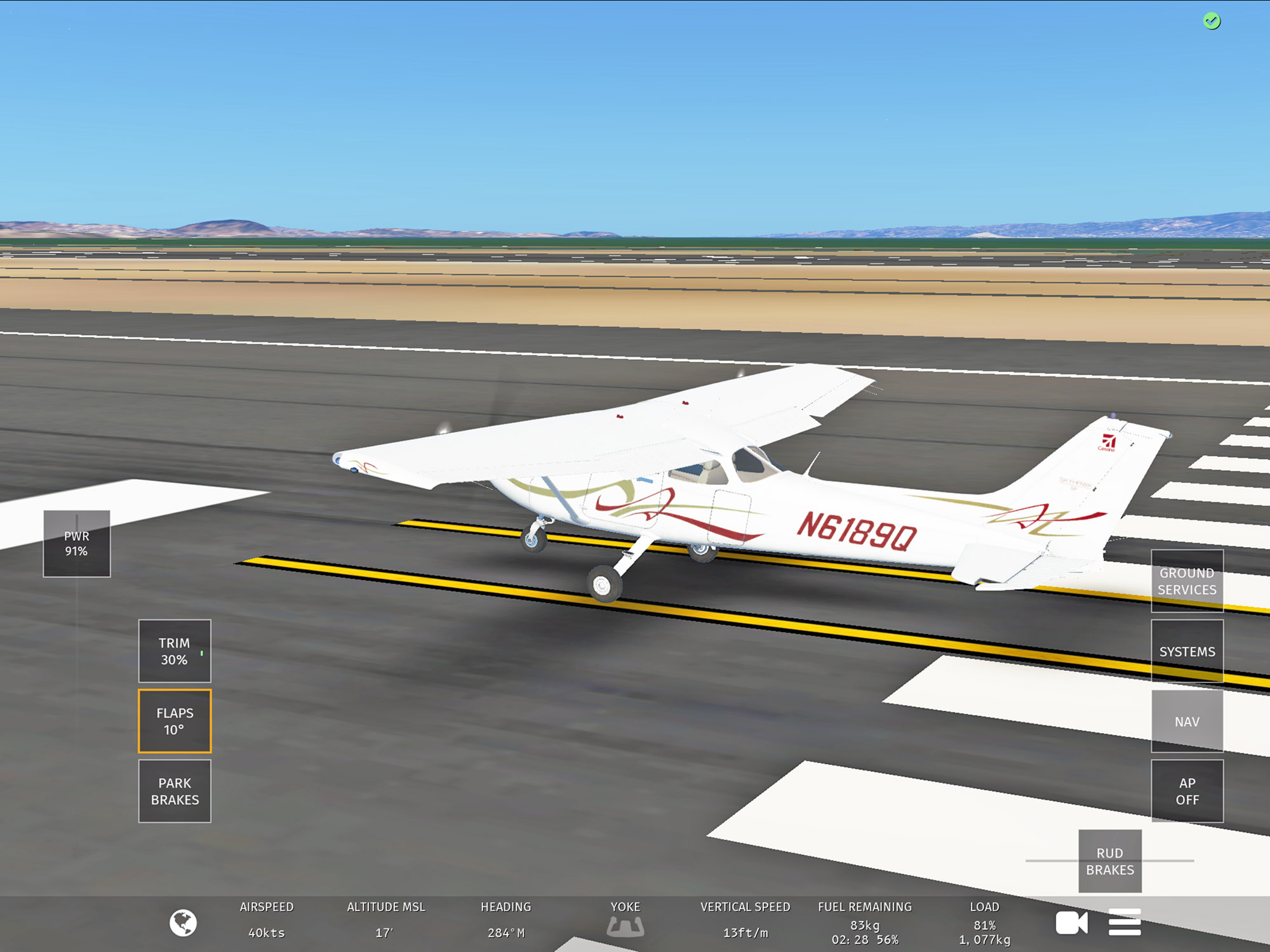Change the FLAPS 10° setting
The width and height of the screenshot is (1270, 952).
click(x=175, y=721)
